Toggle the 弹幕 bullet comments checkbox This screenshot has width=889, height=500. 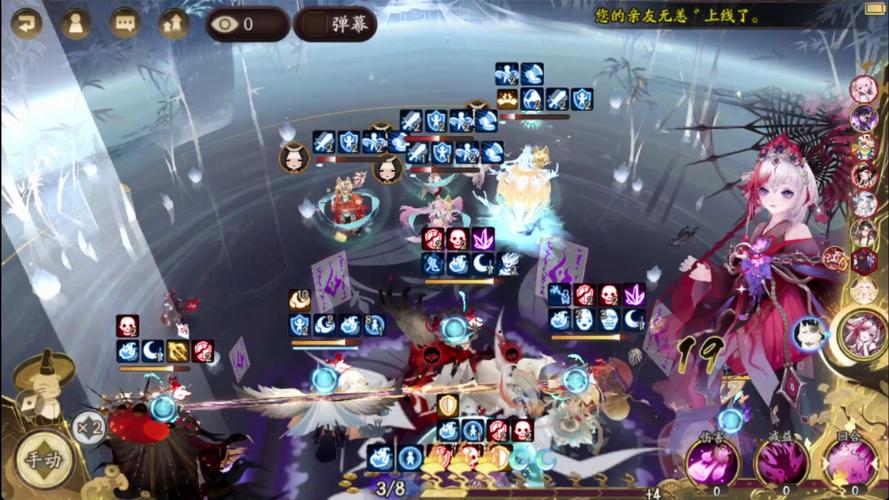317,23
